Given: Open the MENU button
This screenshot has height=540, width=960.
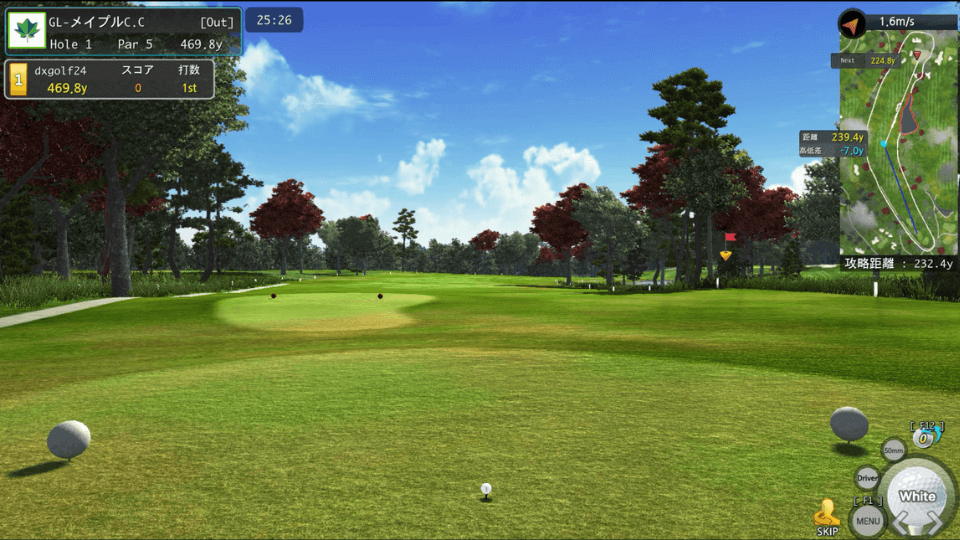Looking at the screenshot, I should (867, 519).
